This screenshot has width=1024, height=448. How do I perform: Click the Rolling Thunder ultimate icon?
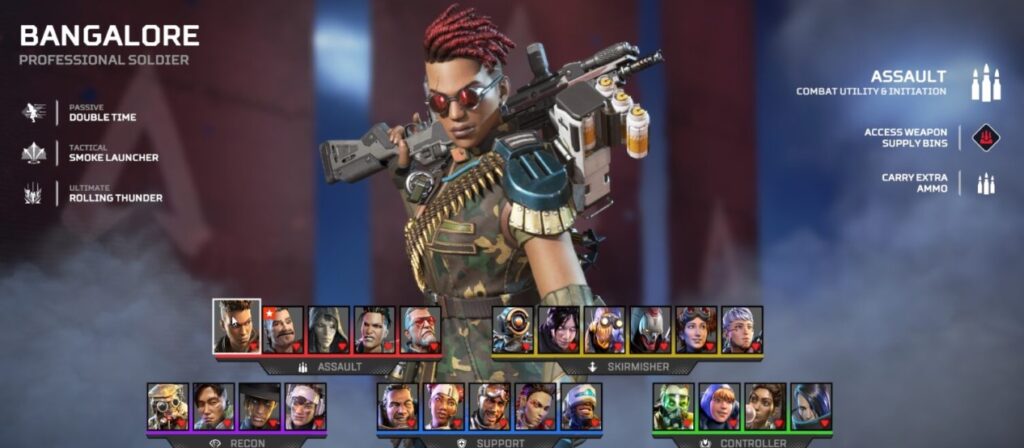tap(35, 193)
